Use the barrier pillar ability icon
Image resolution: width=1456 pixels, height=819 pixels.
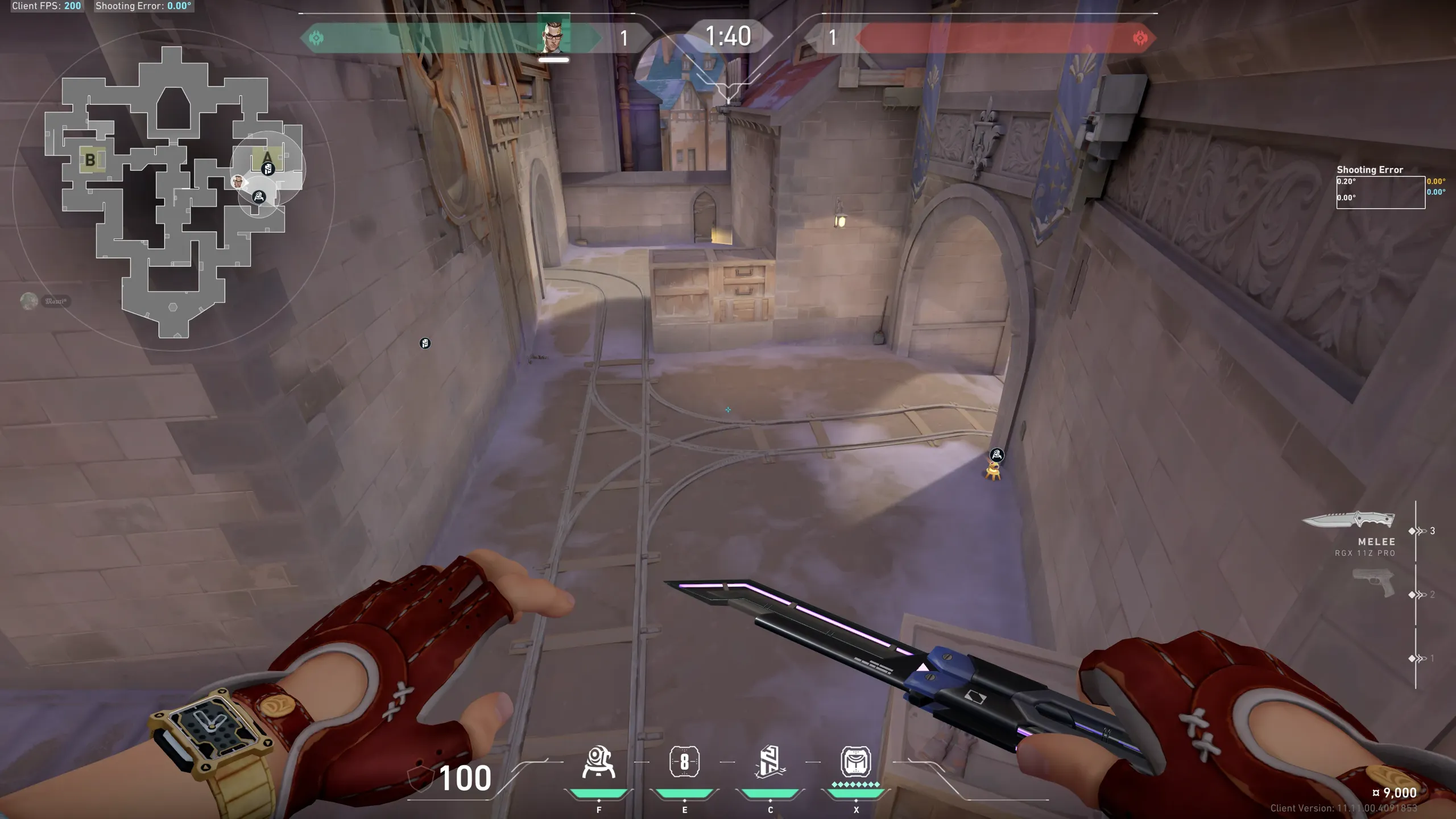[770, 762]
